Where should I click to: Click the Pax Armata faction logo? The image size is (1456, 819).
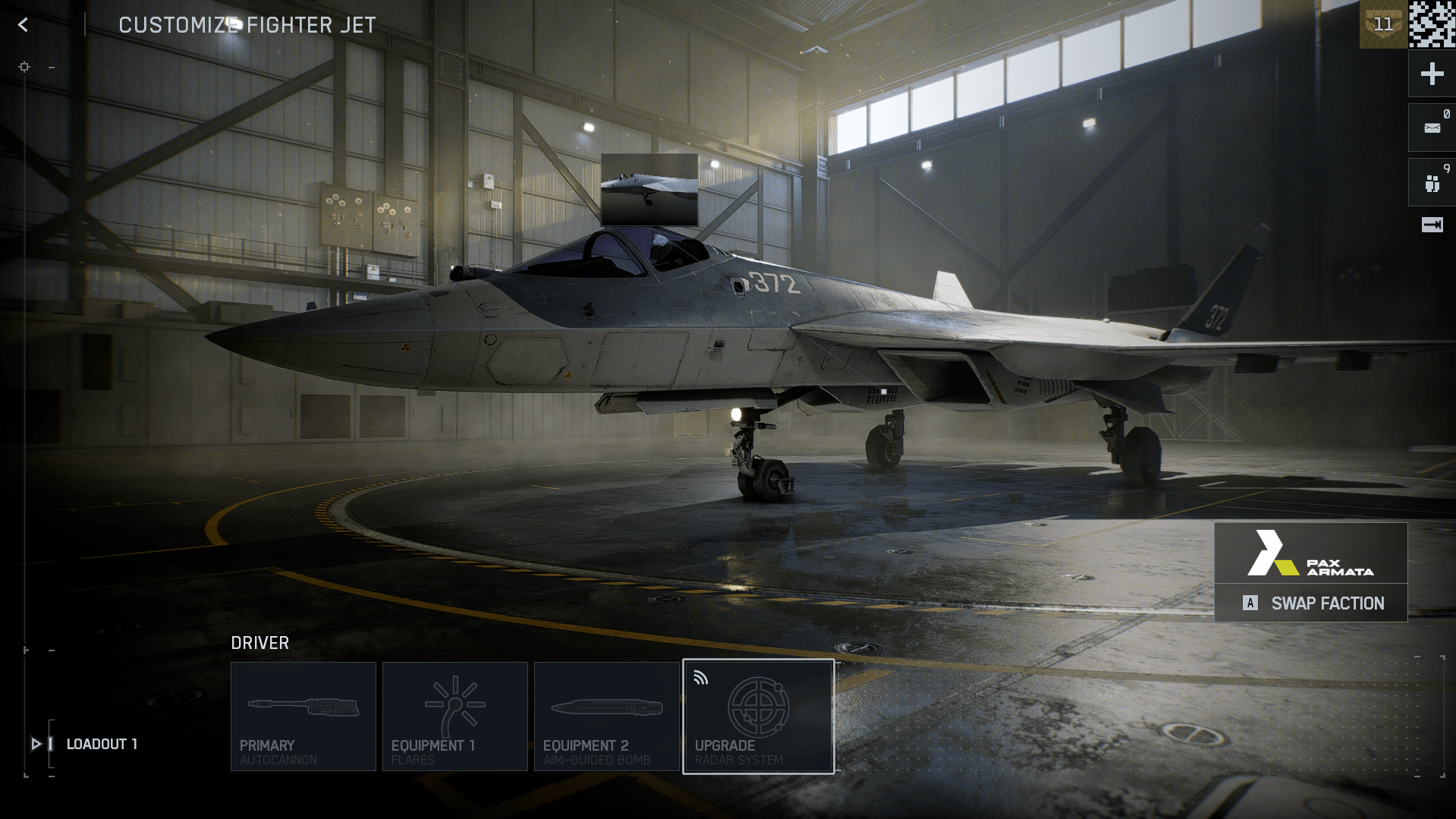coord(1310,553)
